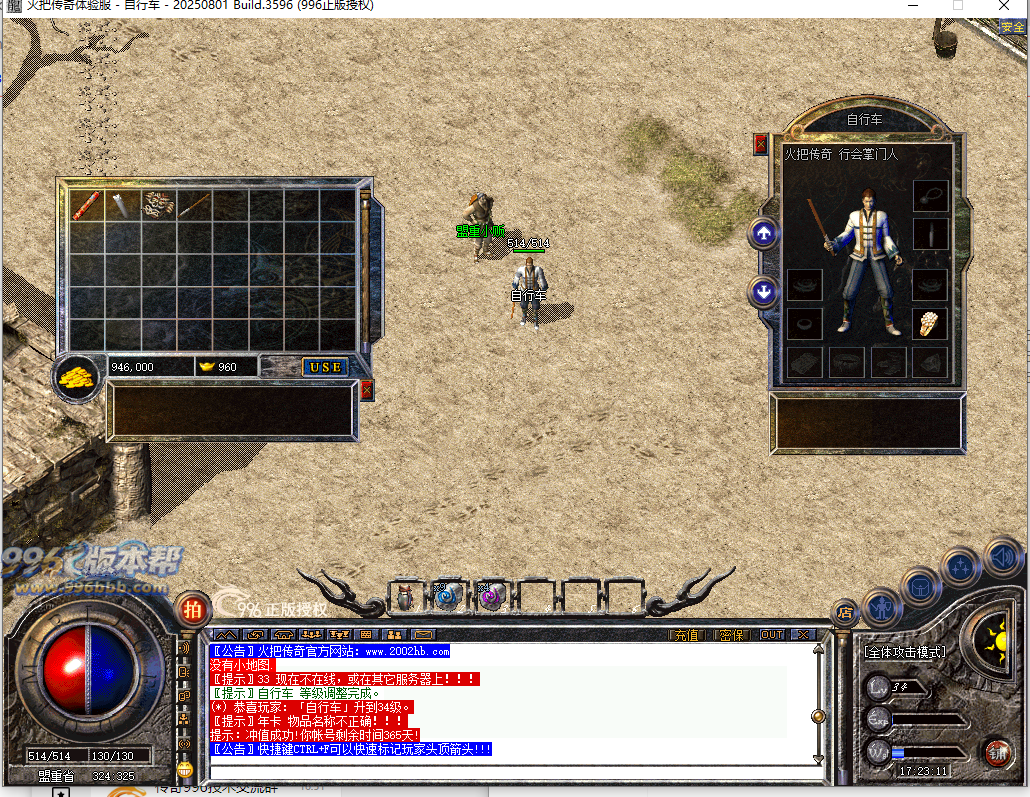This screenshot has width=1030, height=797.
Task: Open the shop with the 店 button
Action: tap(845, 613)
